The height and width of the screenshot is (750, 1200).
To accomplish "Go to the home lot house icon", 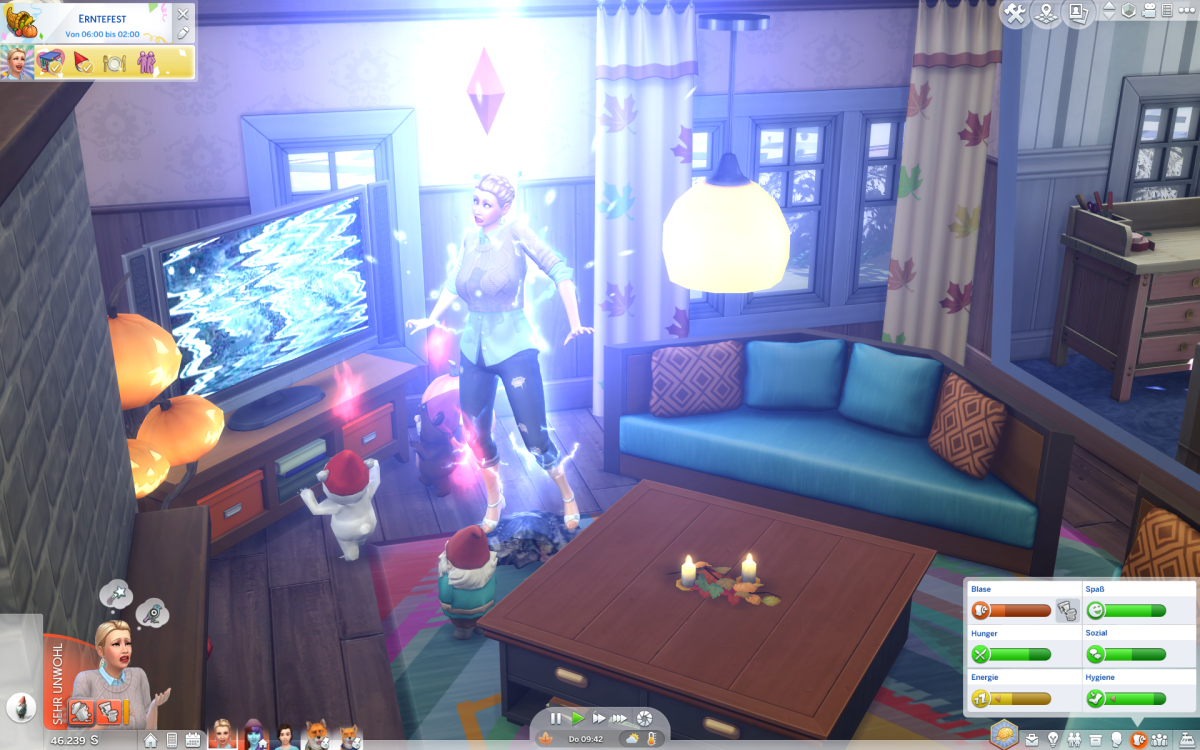I will [150, 740].
